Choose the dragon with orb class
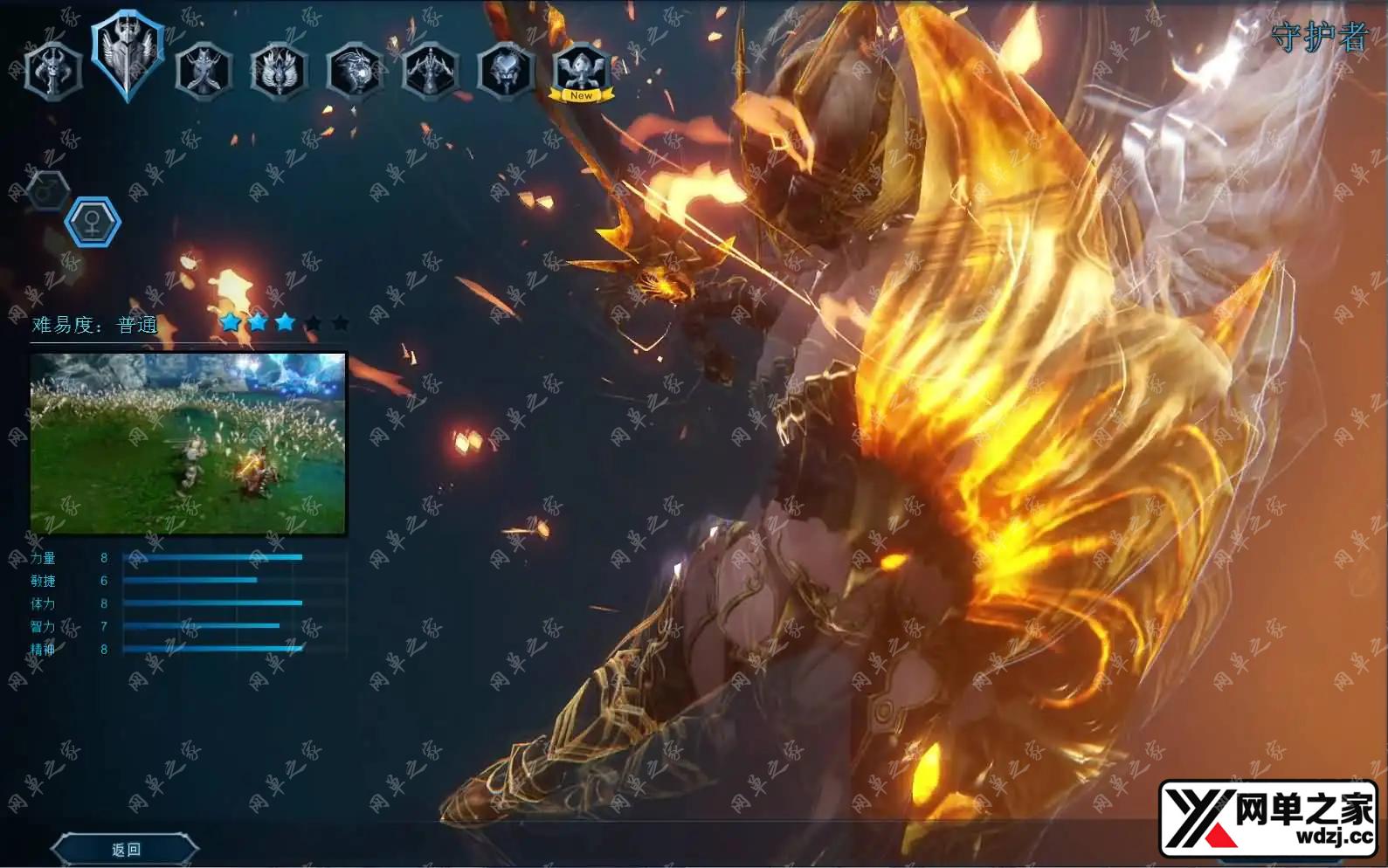 click(355, 70)
